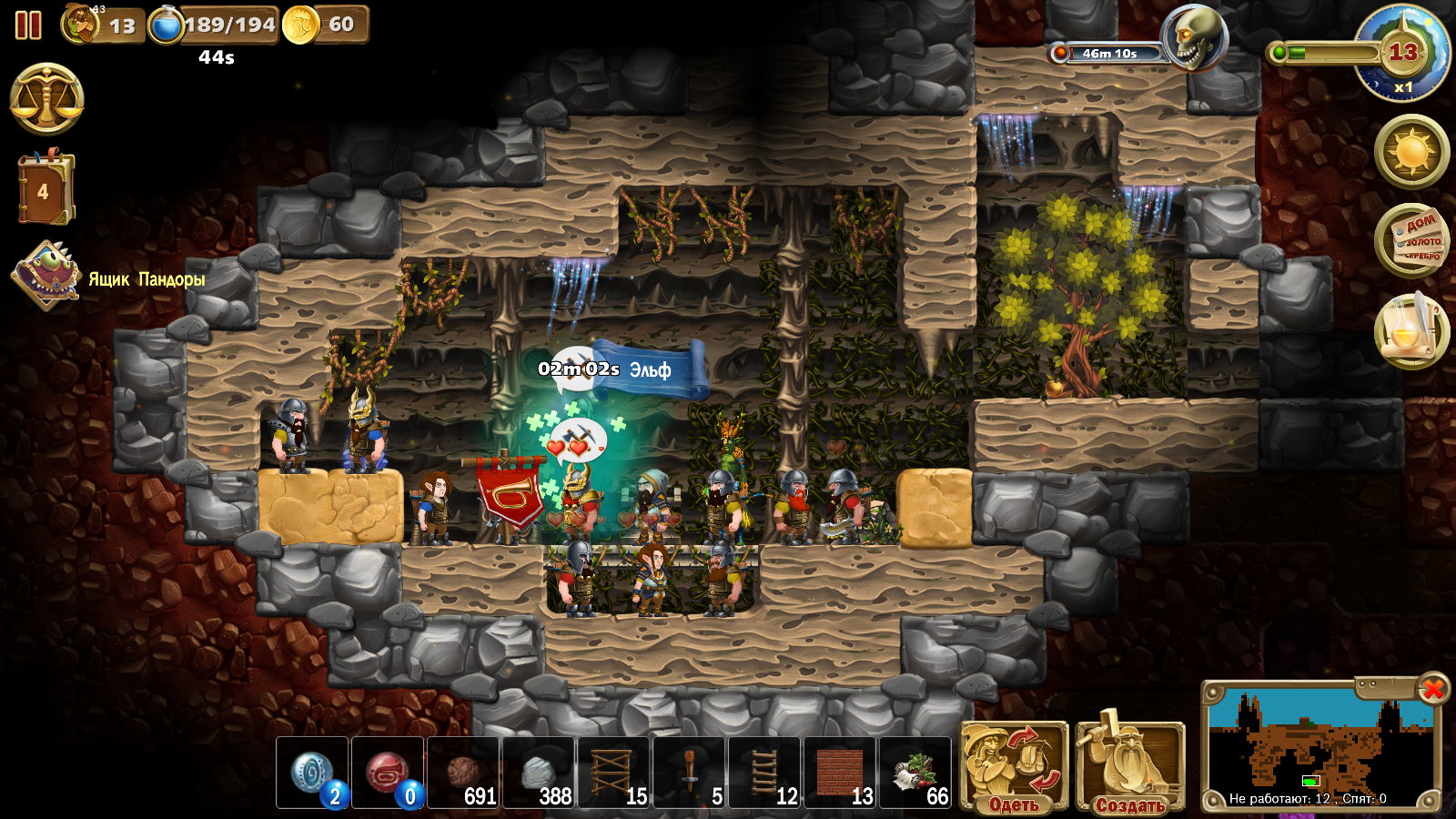Image resolution: width=1456 pixels, height=819 pixels.
Task: Select the earth block slot with 691
Action: coord(463,773)
